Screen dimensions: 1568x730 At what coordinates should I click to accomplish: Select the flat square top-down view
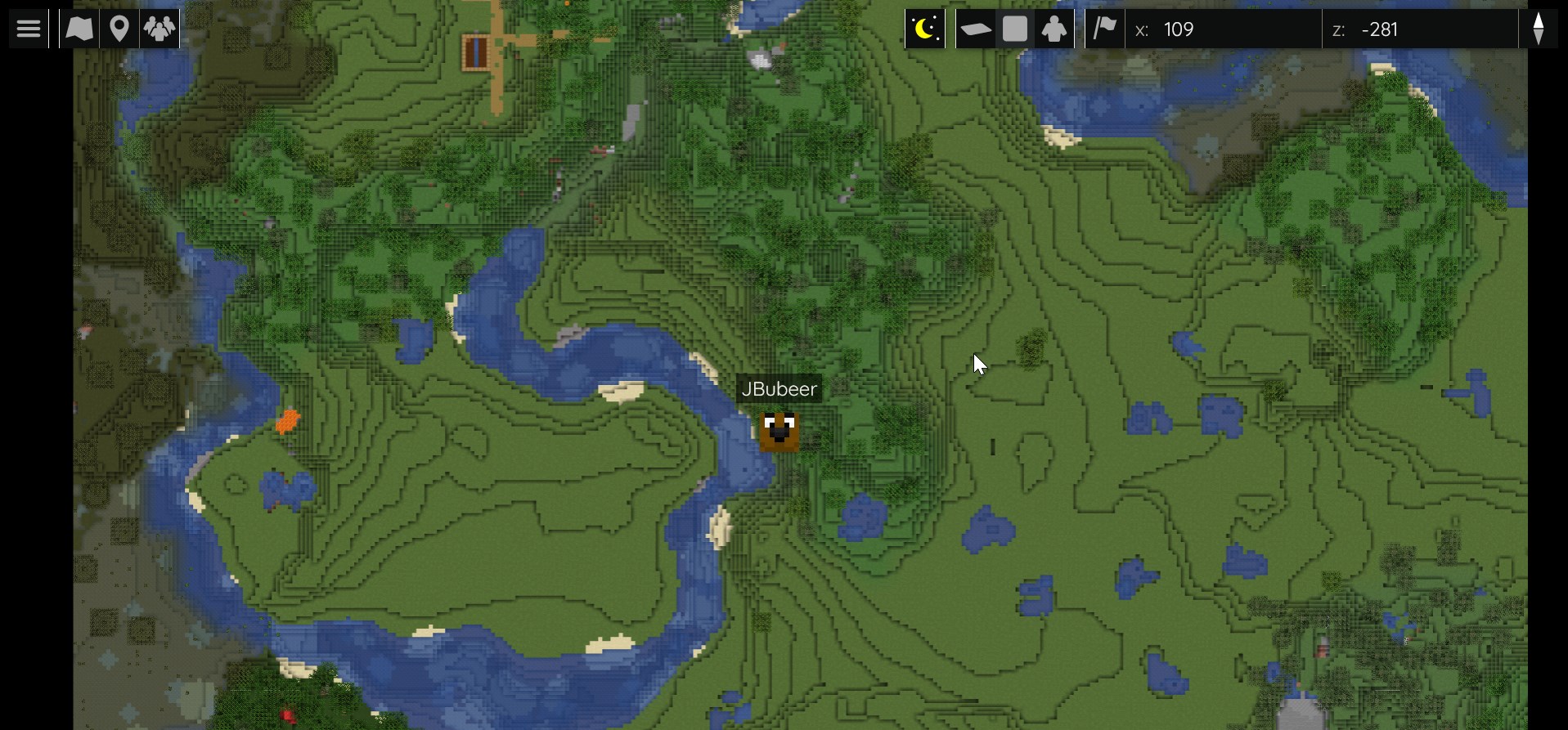click(1015, 29)
